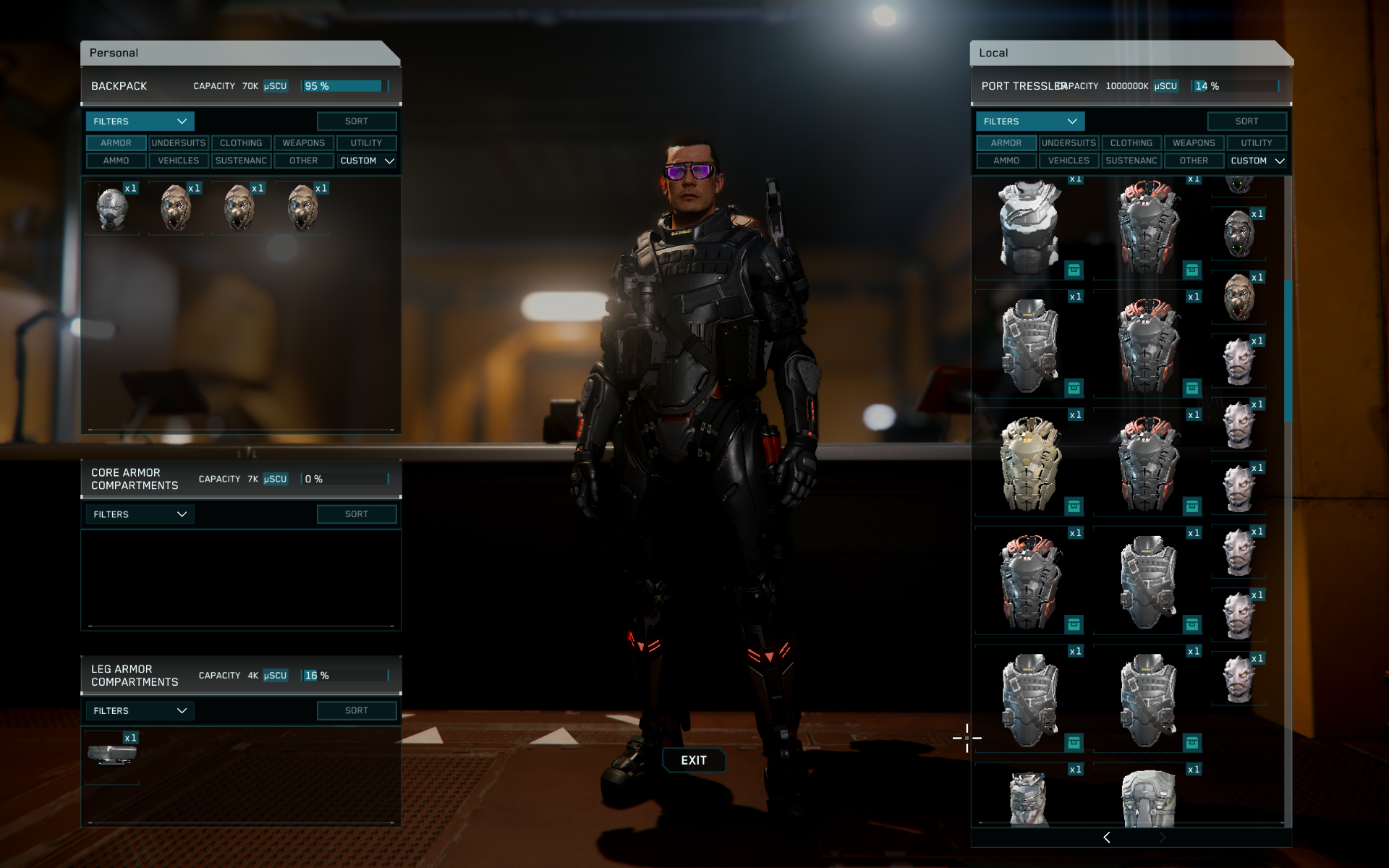Toggle the Local VEHICLES filter
The width and height of the screenshot is (1389, 868).
pos(1069,161)
